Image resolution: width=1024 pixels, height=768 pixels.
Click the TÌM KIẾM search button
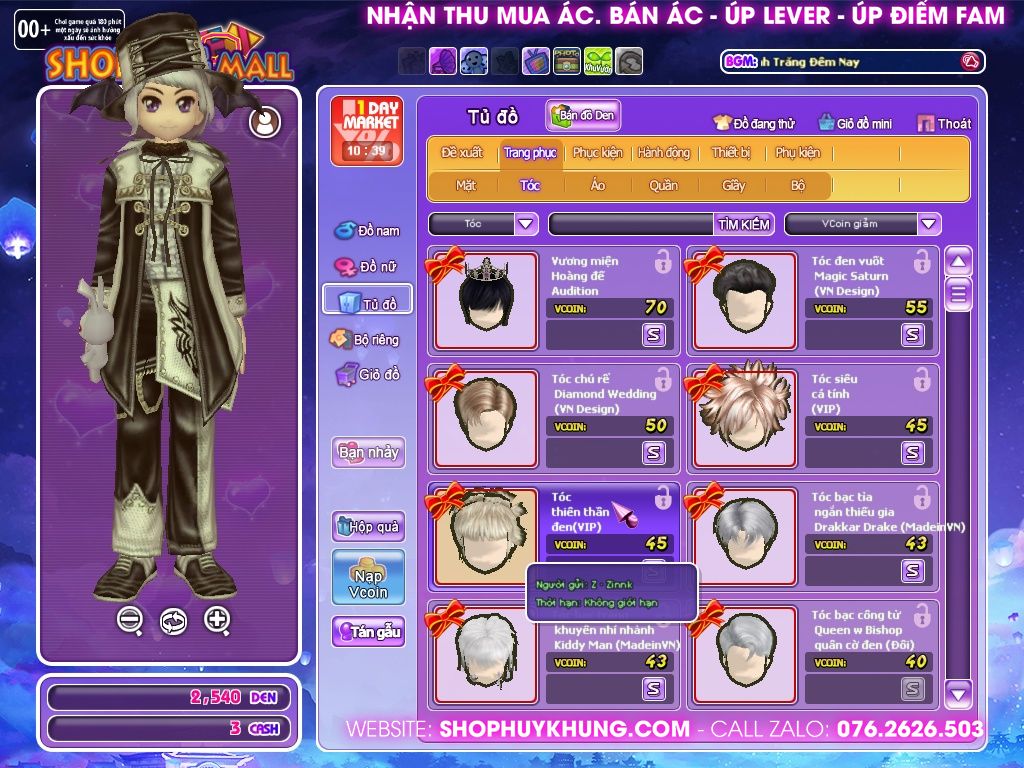click(744, 224)
